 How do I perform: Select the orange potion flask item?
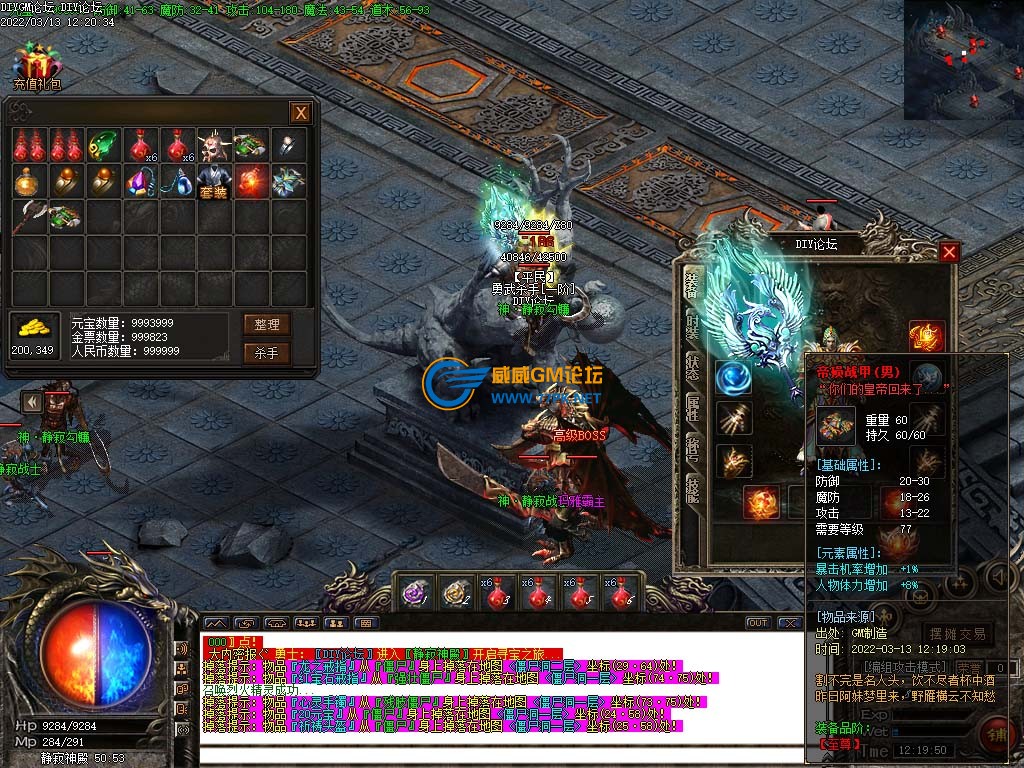[x=29, y=182]
